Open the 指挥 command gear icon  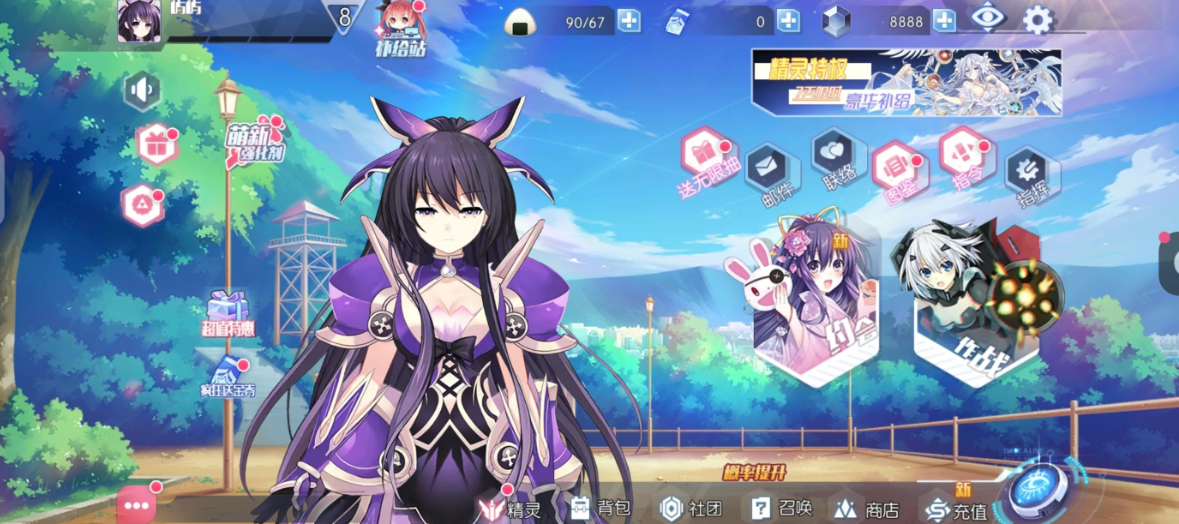click(1026, 170)
